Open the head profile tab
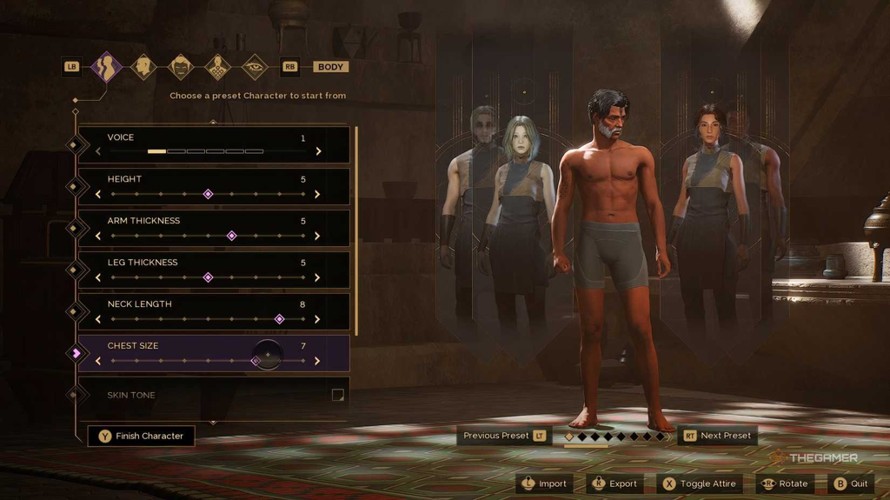This screenshot has width=890, height=500. 143,67
